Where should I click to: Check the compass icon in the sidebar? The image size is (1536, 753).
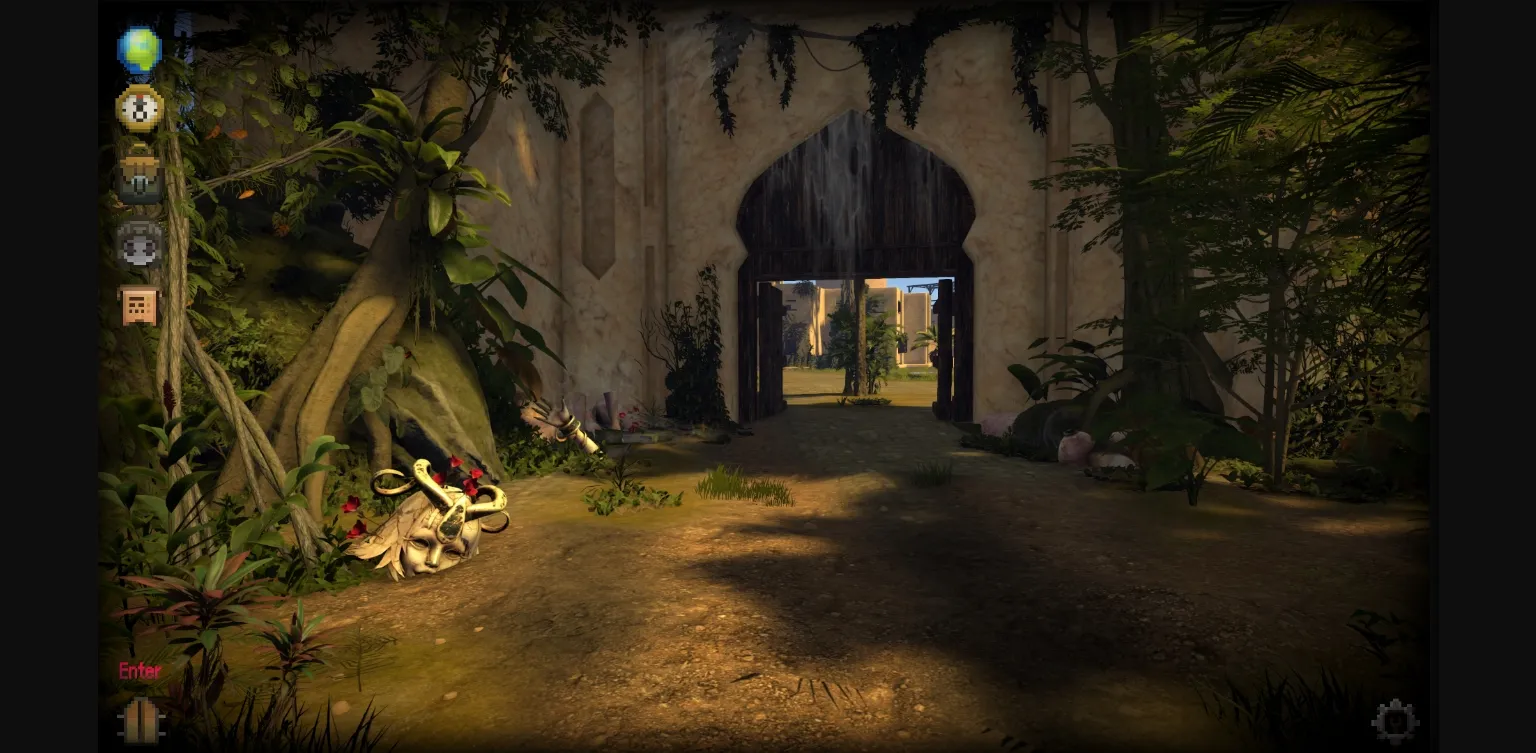click(138, 108)
